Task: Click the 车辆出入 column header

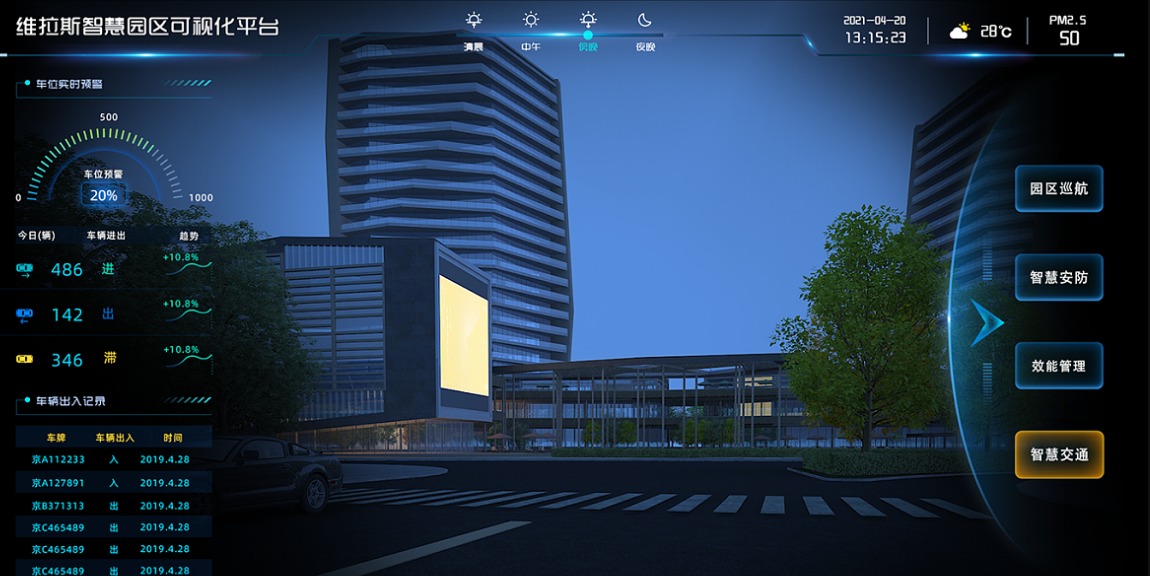Action: pos(114,438)
